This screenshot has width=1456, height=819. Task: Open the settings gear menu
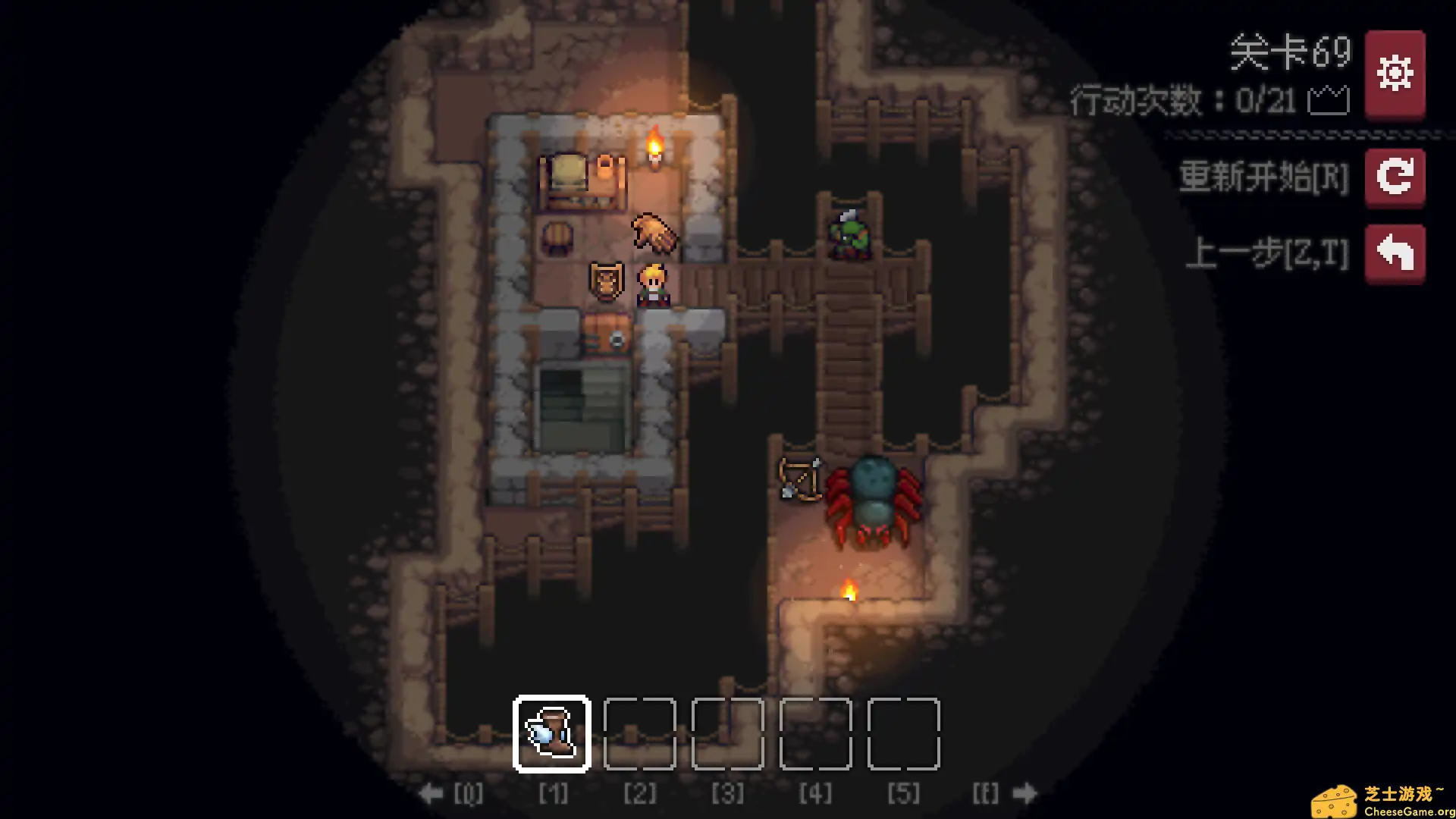point(1395,73)
